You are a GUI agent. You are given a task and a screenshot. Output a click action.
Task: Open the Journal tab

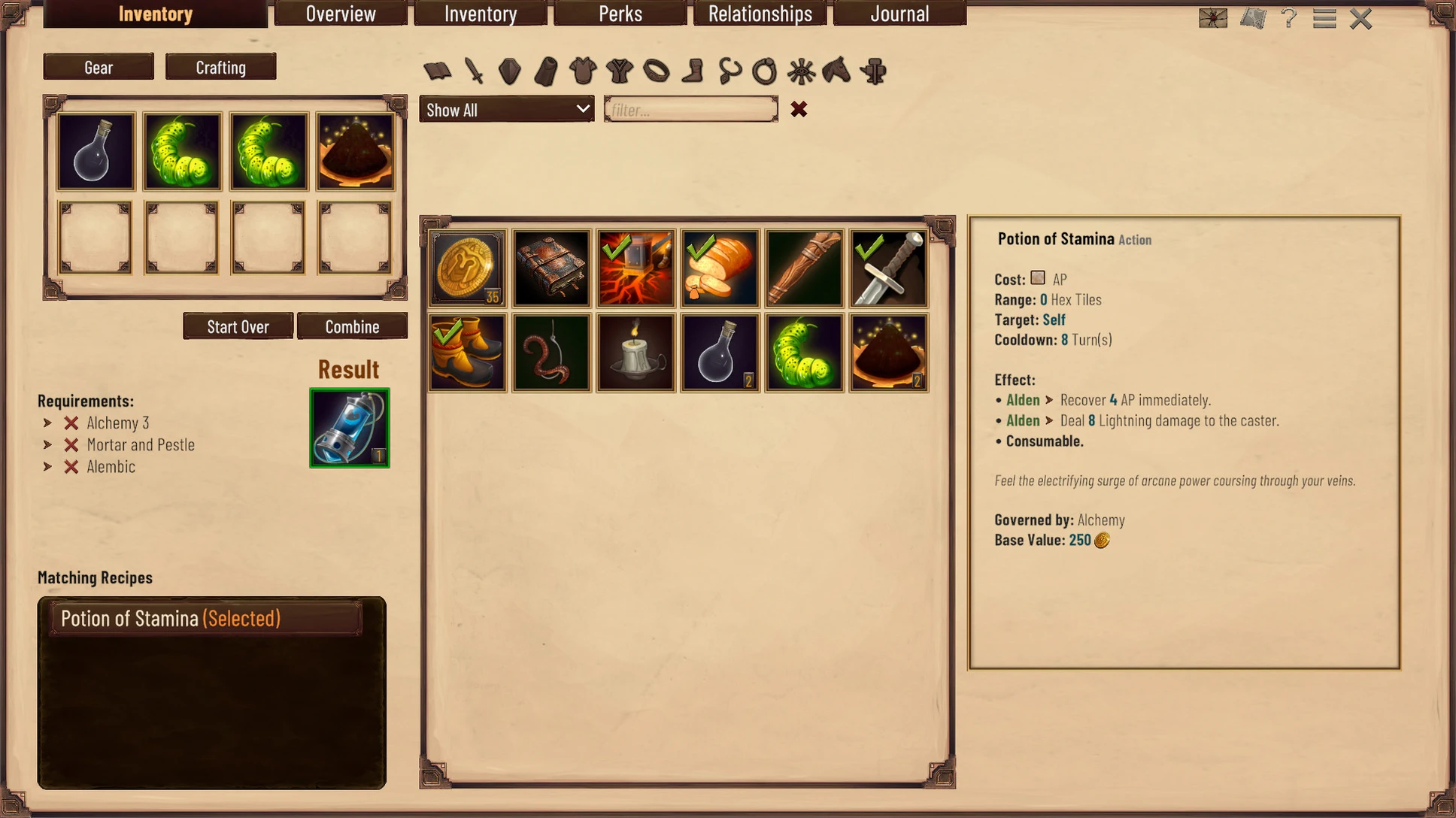899,14
